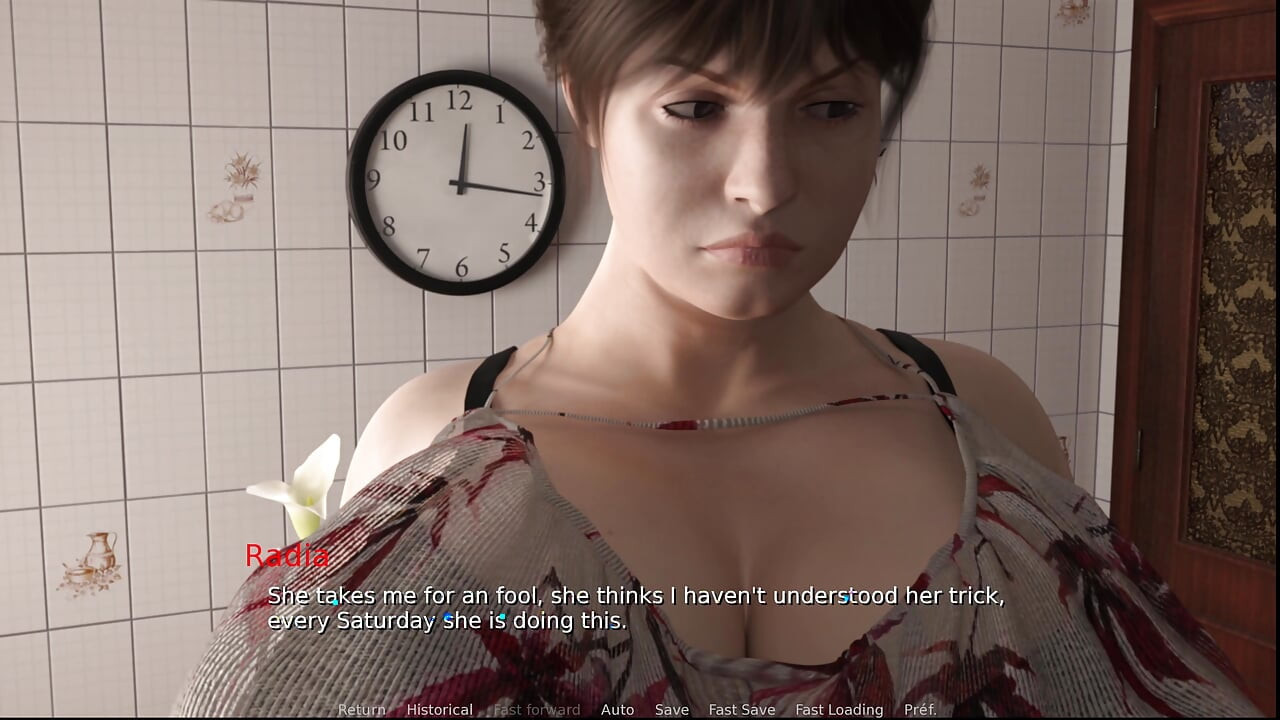Open the Save menu
Viewport: 1280px width, 720px height.
[671, 709]
